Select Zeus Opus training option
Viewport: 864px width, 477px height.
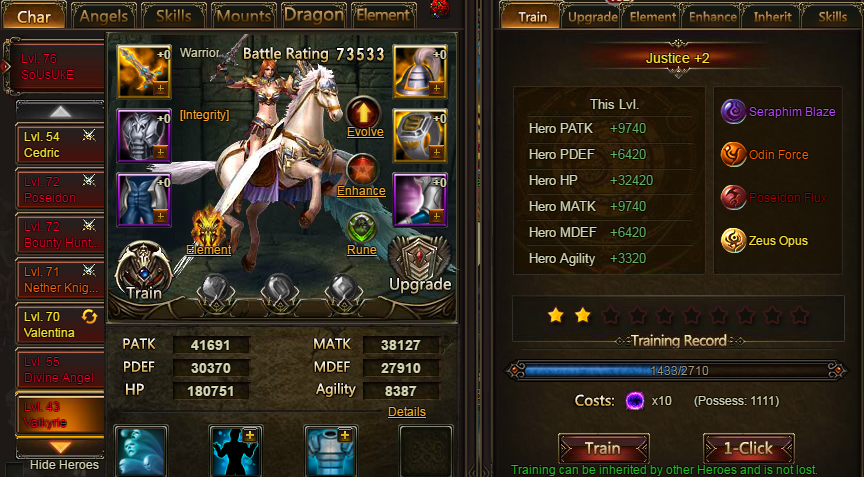[732, 240]
